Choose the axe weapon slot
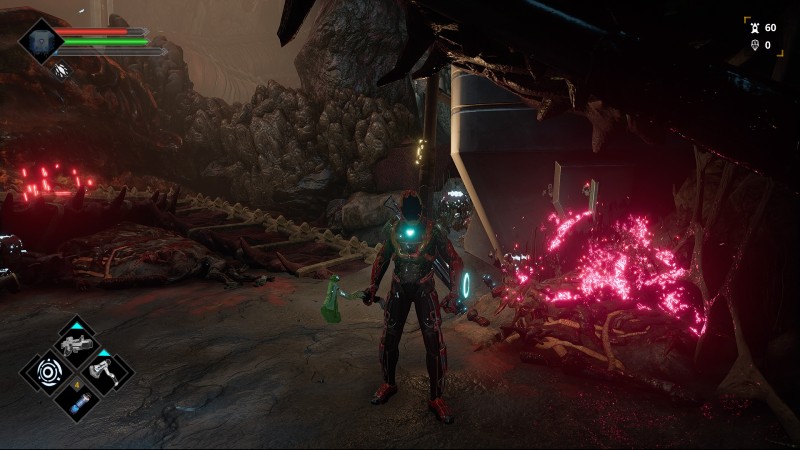 coord(104,372)
